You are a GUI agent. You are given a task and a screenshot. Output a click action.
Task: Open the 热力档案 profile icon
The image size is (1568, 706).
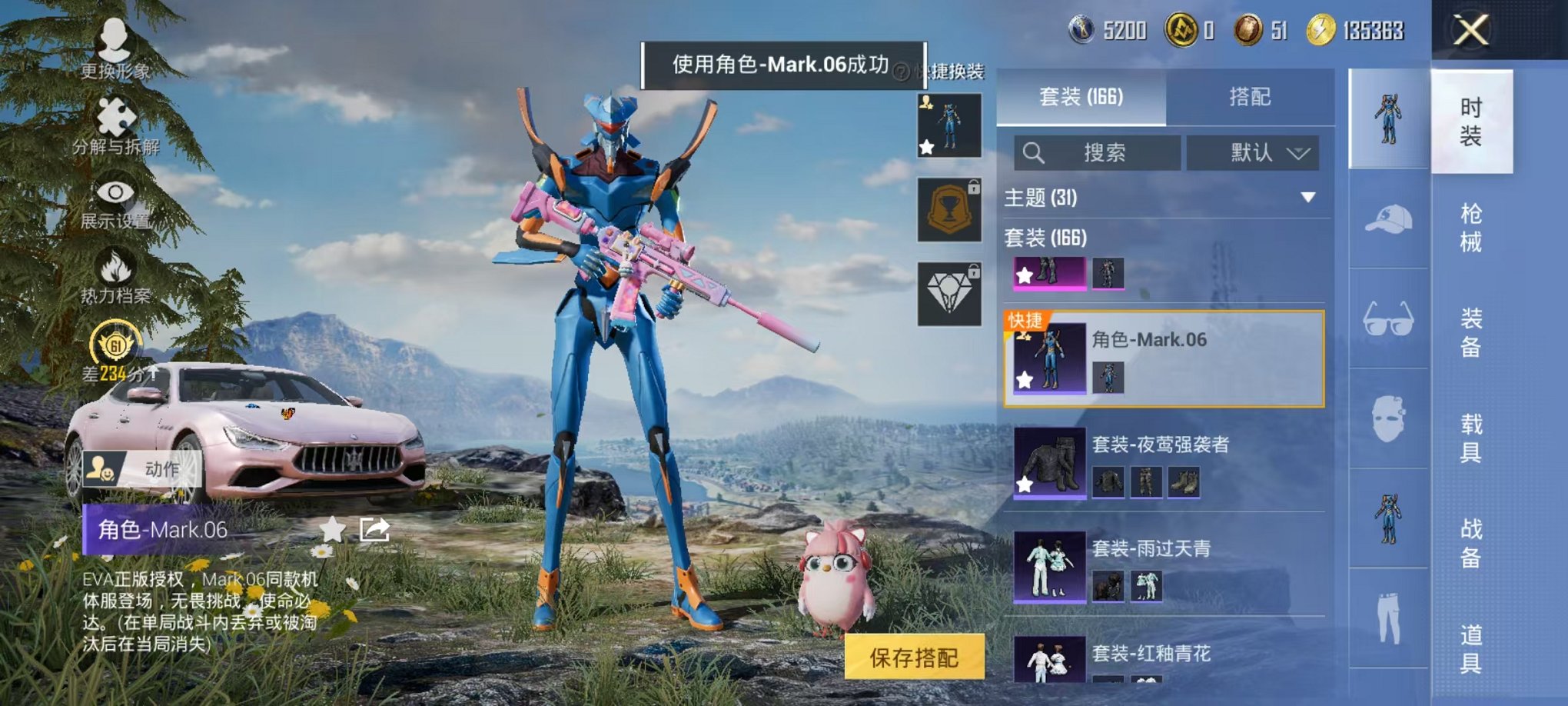tap(115, 265)
